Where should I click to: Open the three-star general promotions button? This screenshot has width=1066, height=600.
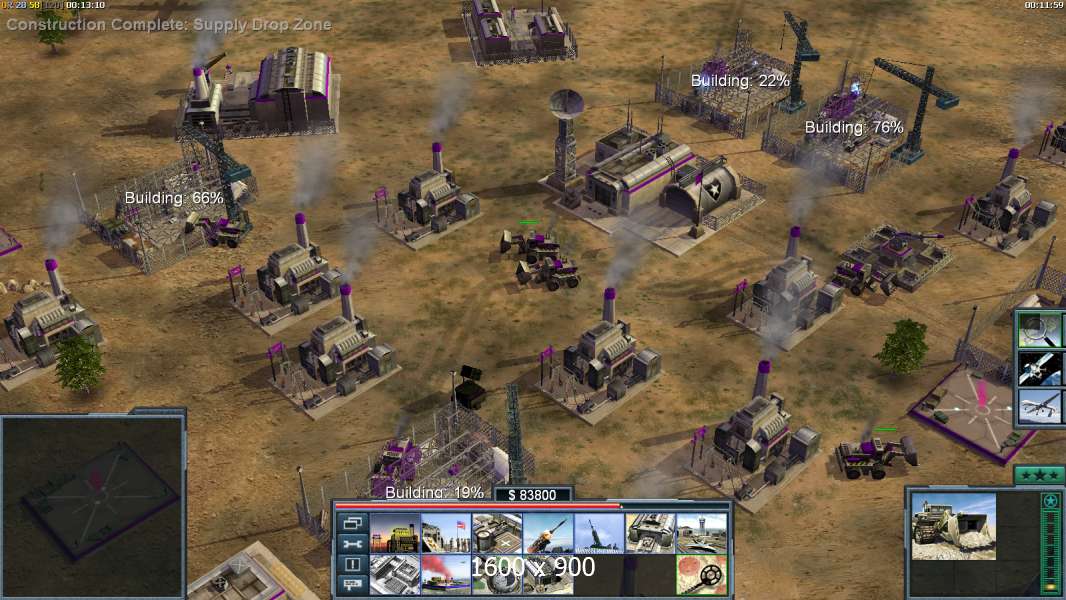1038,474
